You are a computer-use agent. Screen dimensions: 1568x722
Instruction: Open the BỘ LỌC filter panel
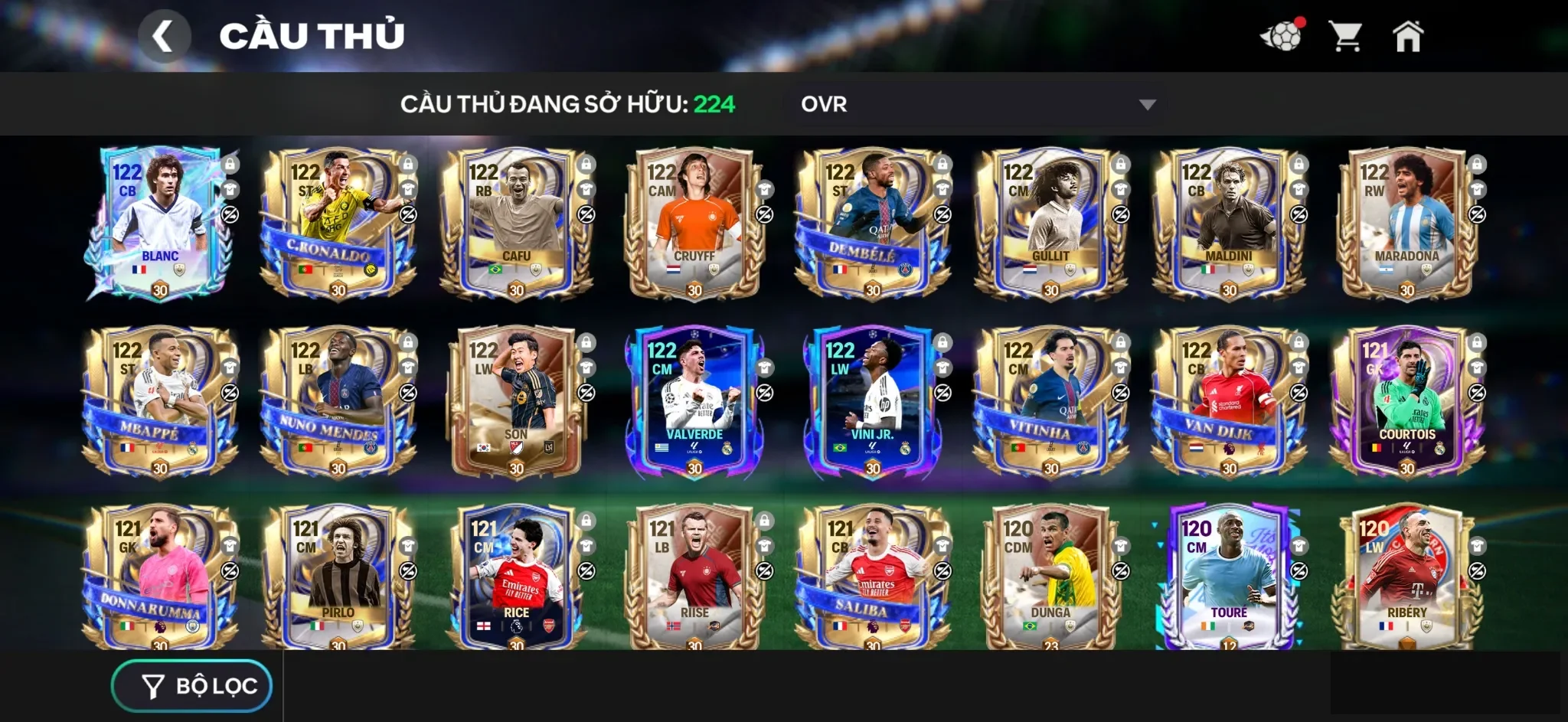pyautogui.click(x=191, y=685)
